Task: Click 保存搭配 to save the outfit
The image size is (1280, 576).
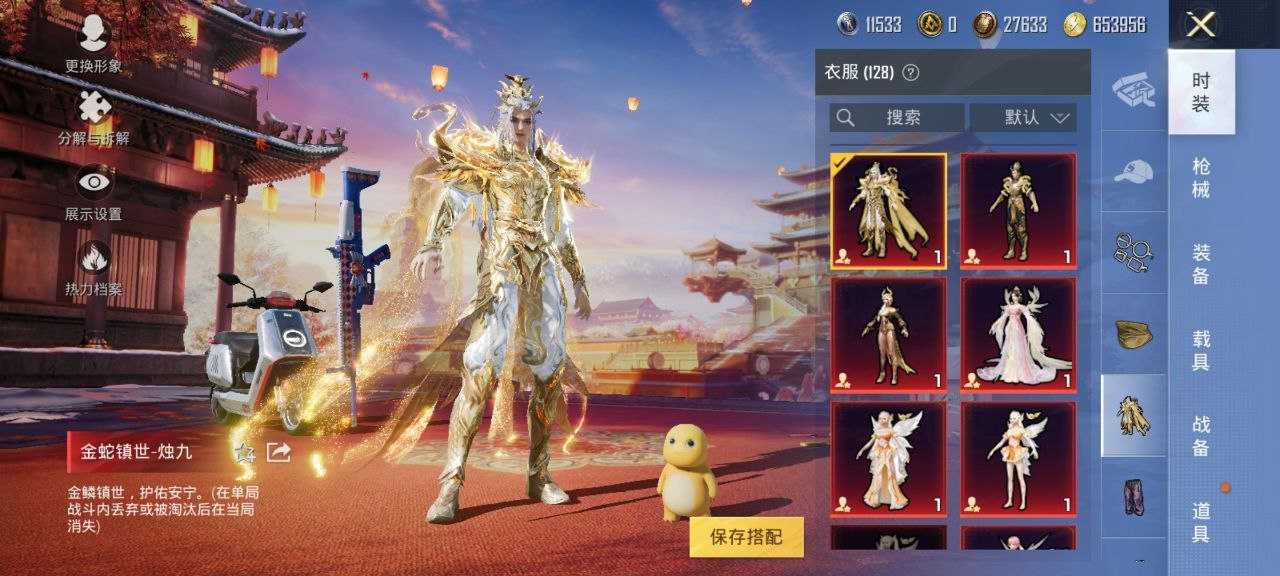Action: click(x=746, y=537)
